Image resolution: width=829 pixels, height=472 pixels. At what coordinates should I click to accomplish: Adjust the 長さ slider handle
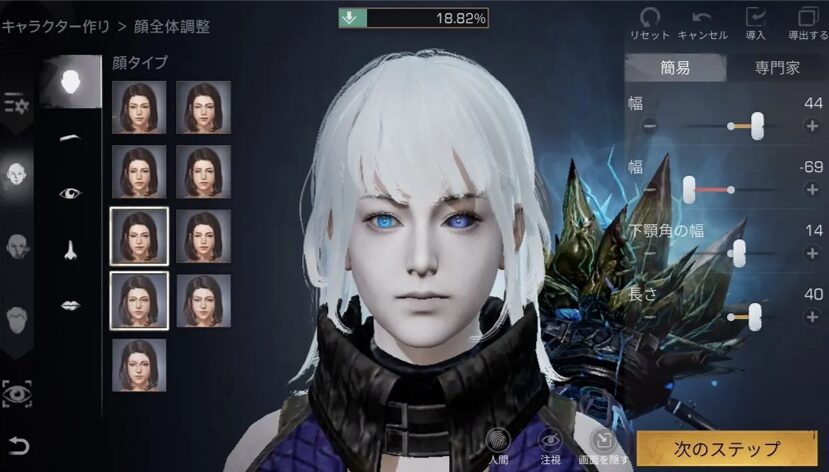[755, 317]
